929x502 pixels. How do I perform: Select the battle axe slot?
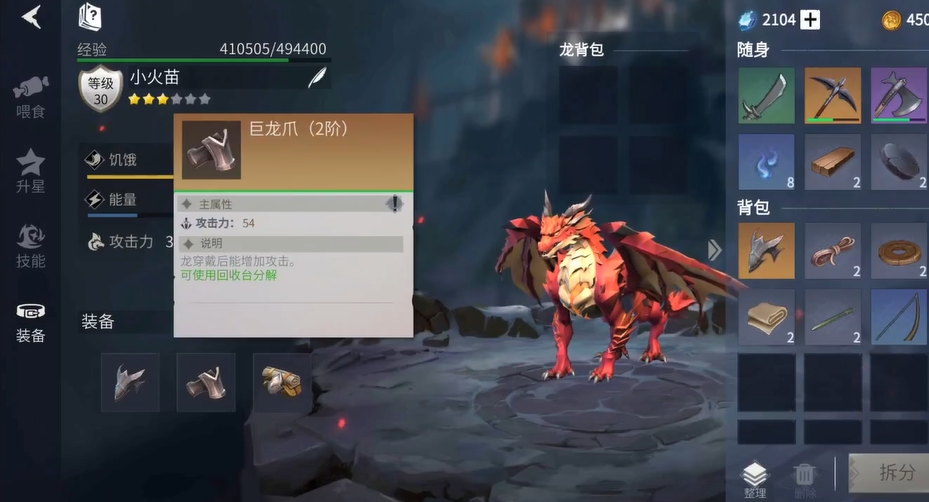pos(898,96)
